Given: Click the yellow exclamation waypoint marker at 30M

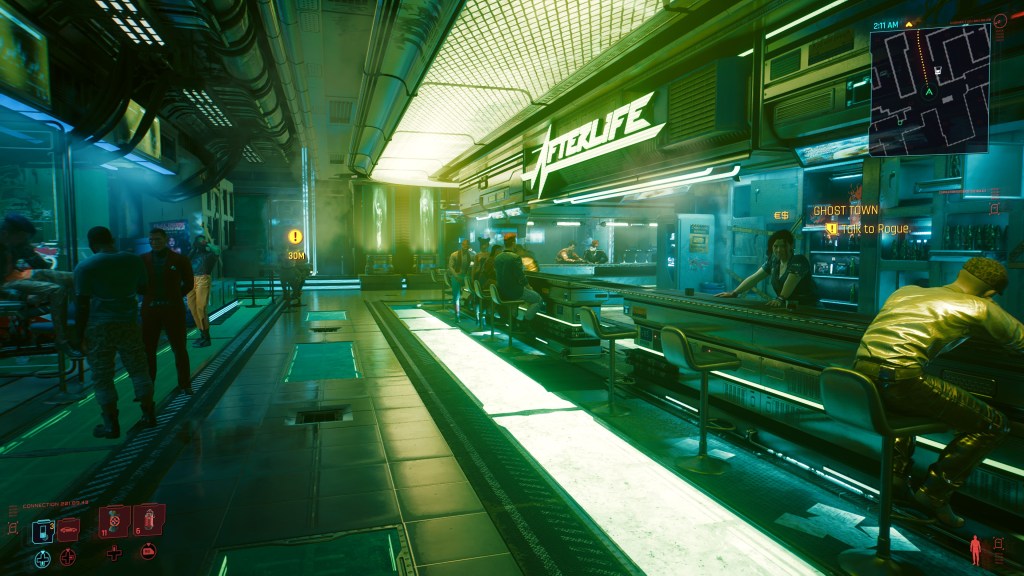Looking at the screenshot, I should [x=295, y=237].
